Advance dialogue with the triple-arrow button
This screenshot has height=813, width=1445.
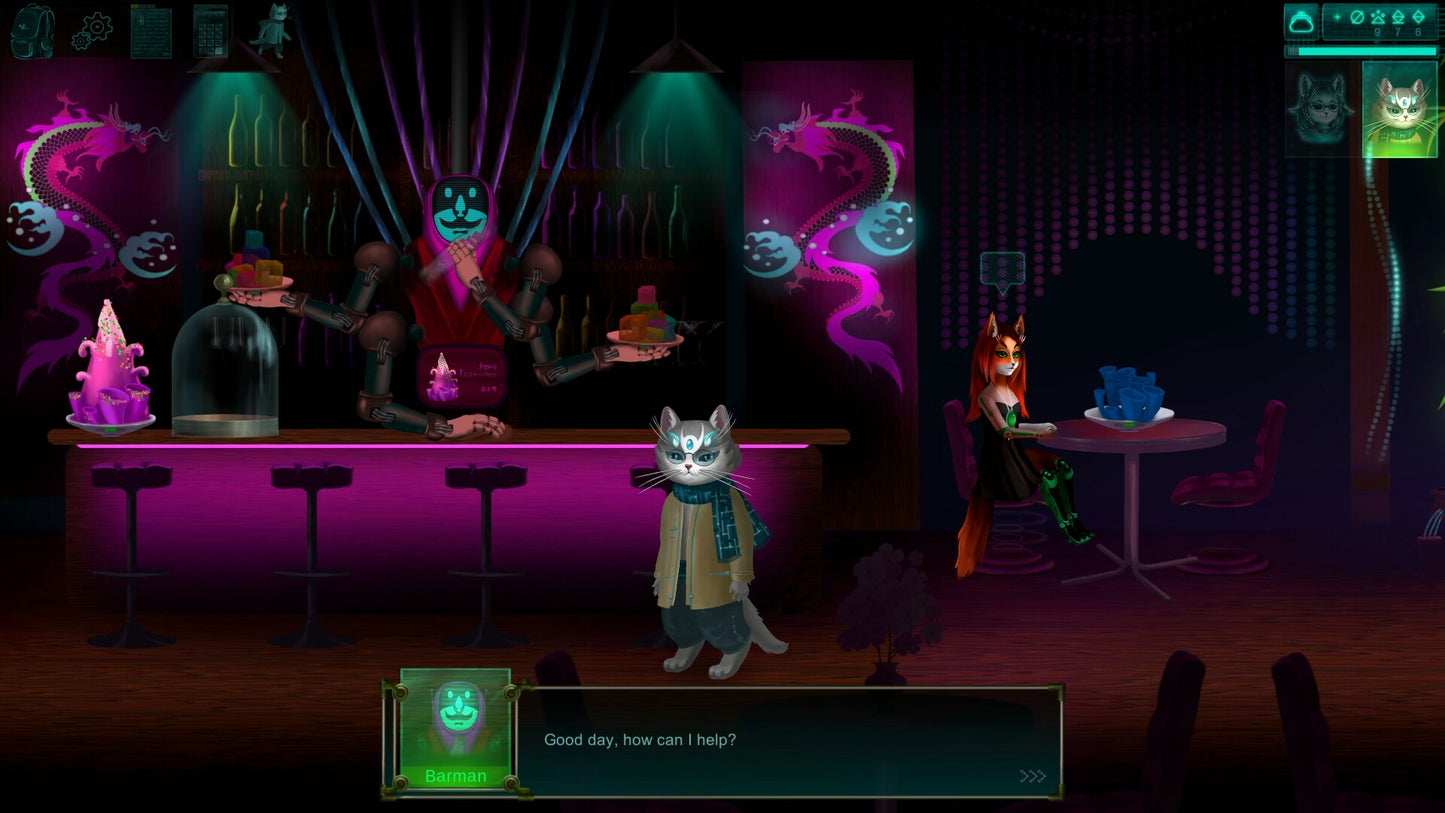click(x=1032, y=776)
